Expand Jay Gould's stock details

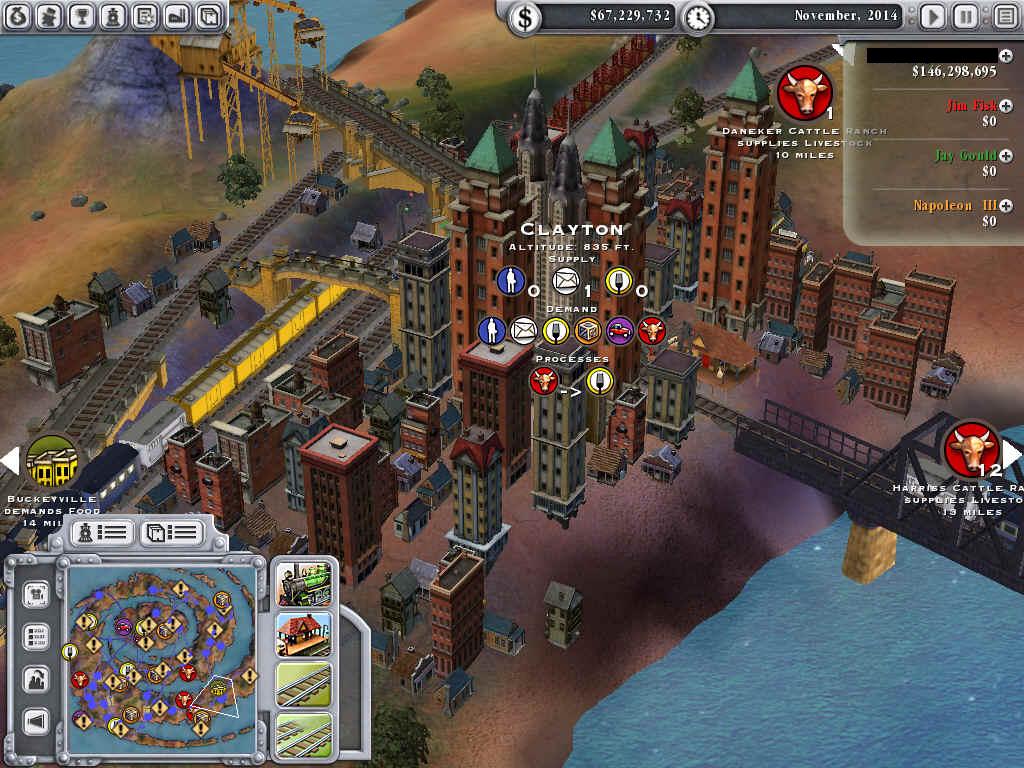coord(1005,156)
